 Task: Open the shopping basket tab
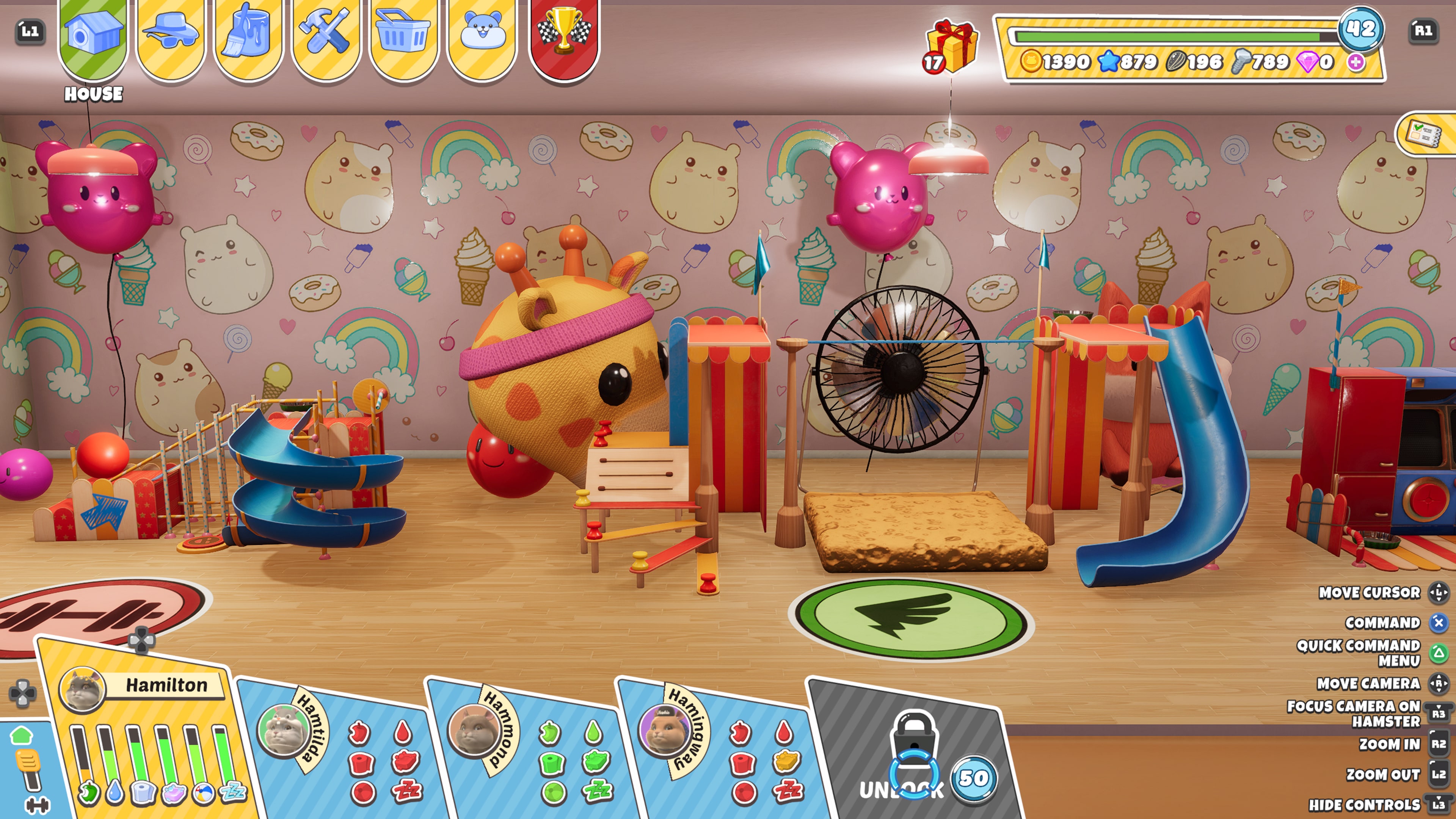(403, 37)
